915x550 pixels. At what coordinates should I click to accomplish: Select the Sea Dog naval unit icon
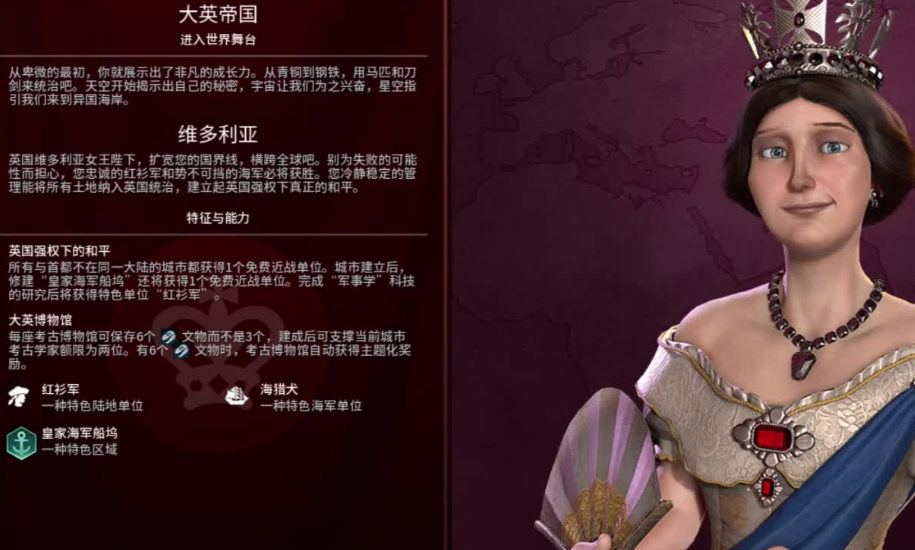pyautogui.click(x=238, y=396)
